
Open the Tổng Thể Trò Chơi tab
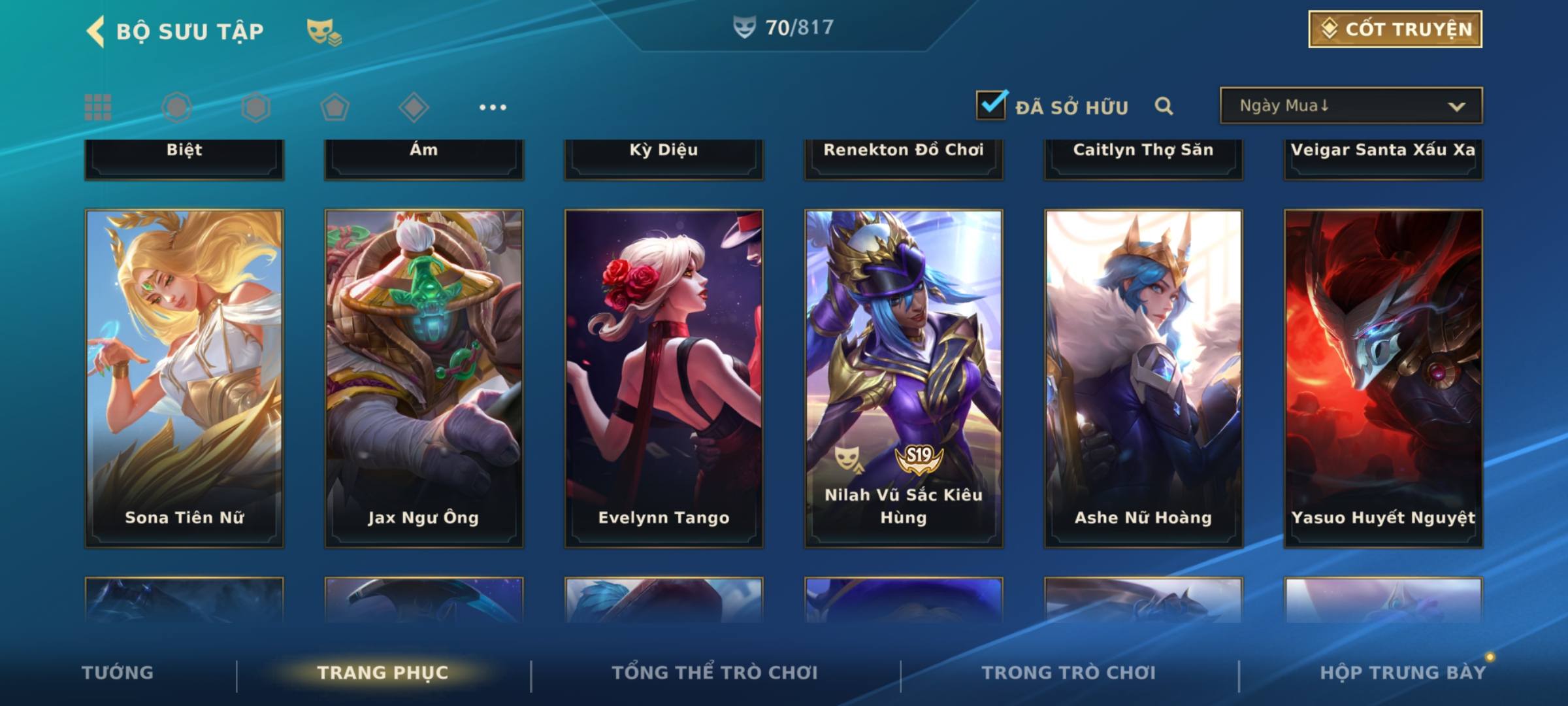point(715,673)
